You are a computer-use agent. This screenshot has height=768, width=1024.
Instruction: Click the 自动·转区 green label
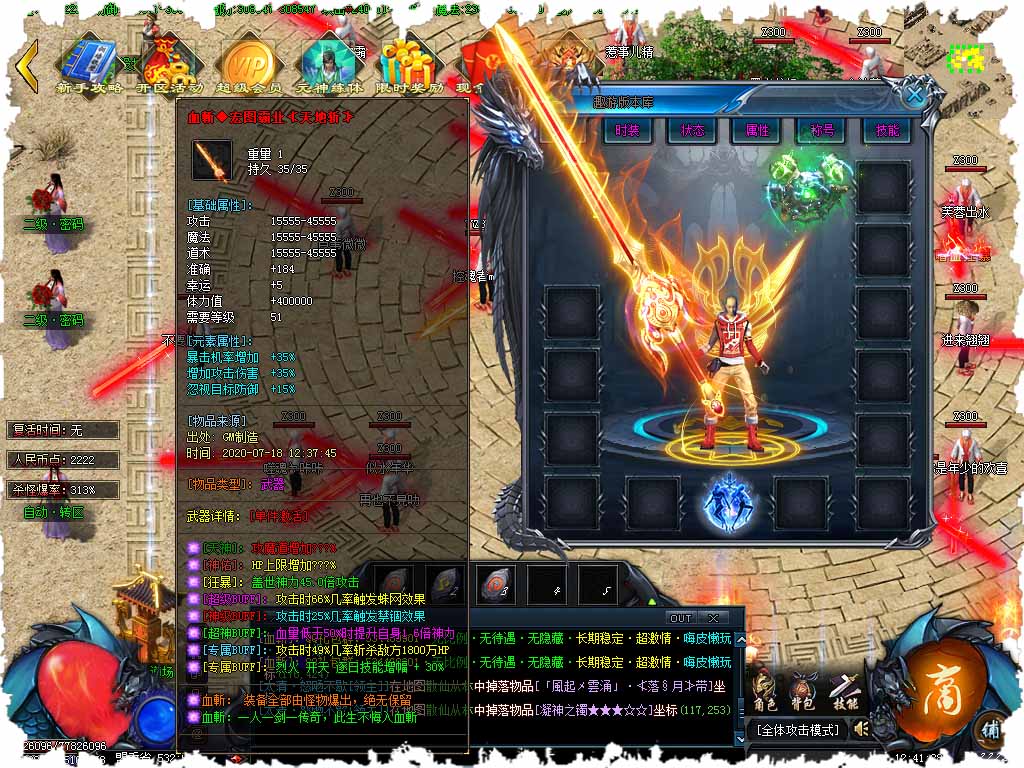coord(53,512)
